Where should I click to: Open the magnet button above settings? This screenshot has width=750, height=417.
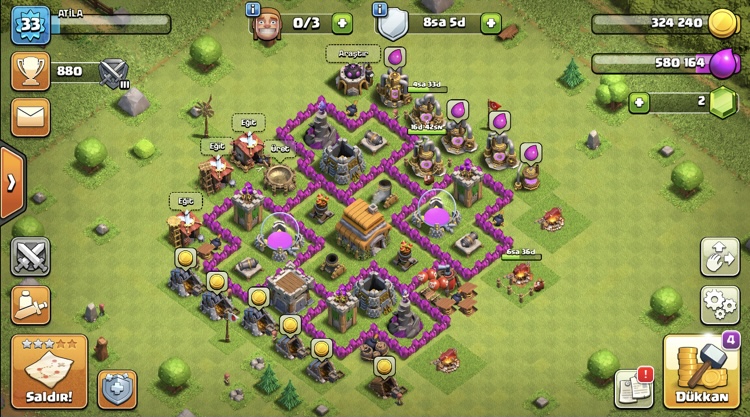[720, 257]
